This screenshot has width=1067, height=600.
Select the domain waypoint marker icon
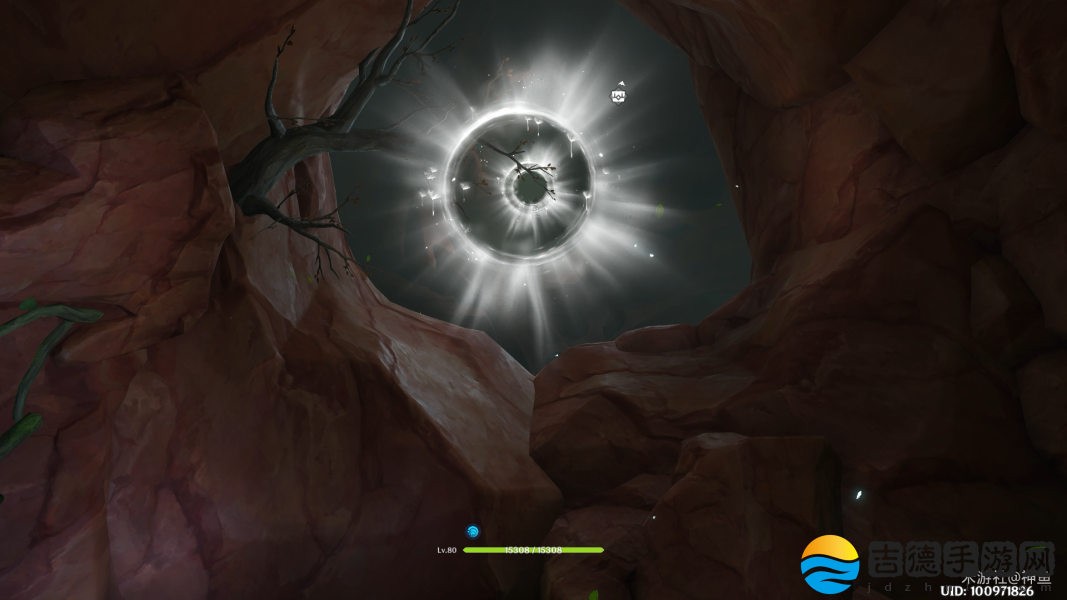618,95
